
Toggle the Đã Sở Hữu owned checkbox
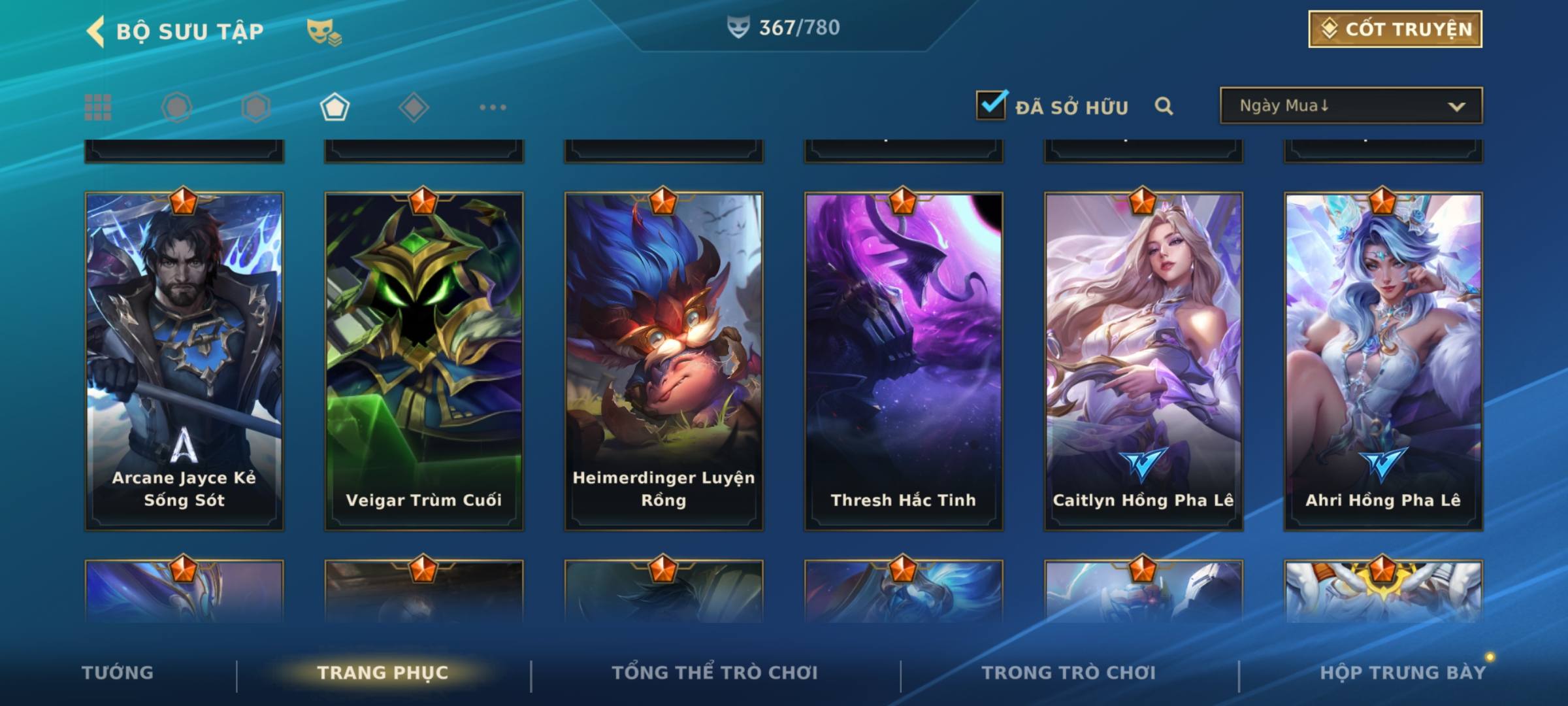click(990, 105)
